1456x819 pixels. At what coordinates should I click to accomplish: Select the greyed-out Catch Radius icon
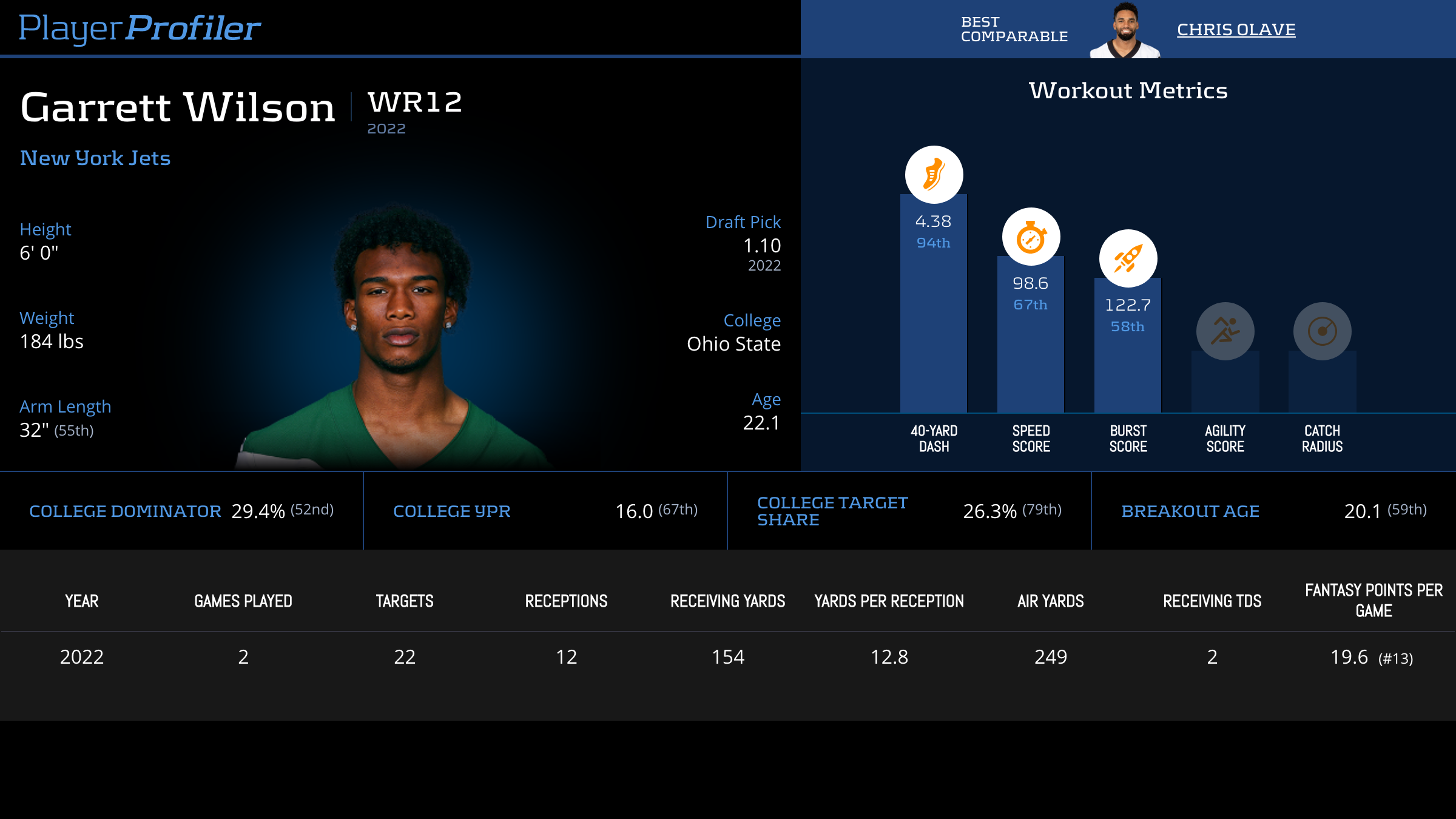1322,331
